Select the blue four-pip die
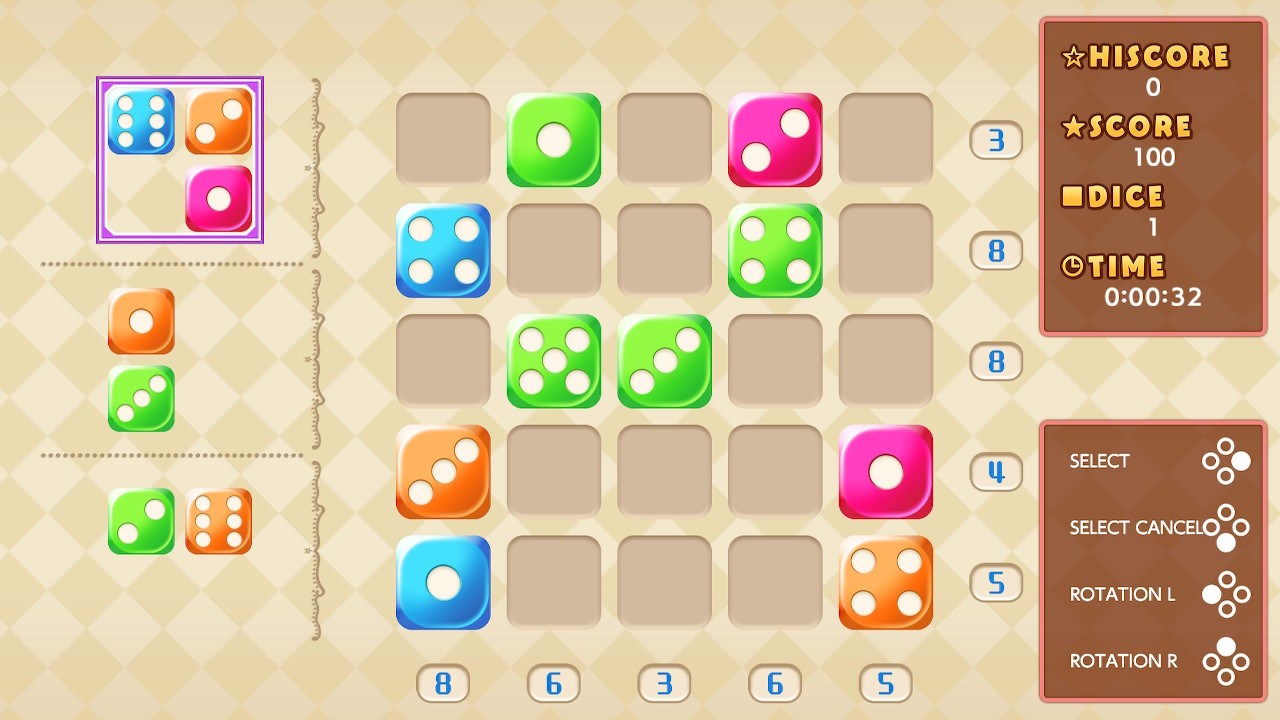 pyautogui.click(x=443, y=250)
